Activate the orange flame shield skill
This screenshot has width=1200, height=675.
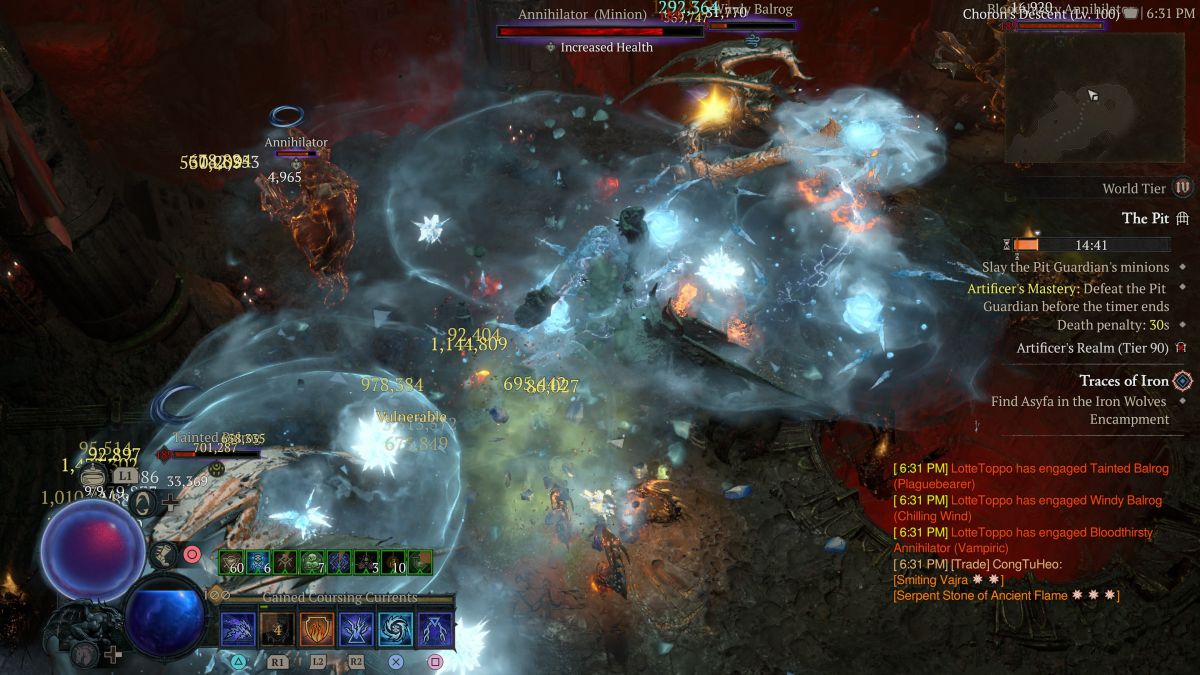(318, 630)
